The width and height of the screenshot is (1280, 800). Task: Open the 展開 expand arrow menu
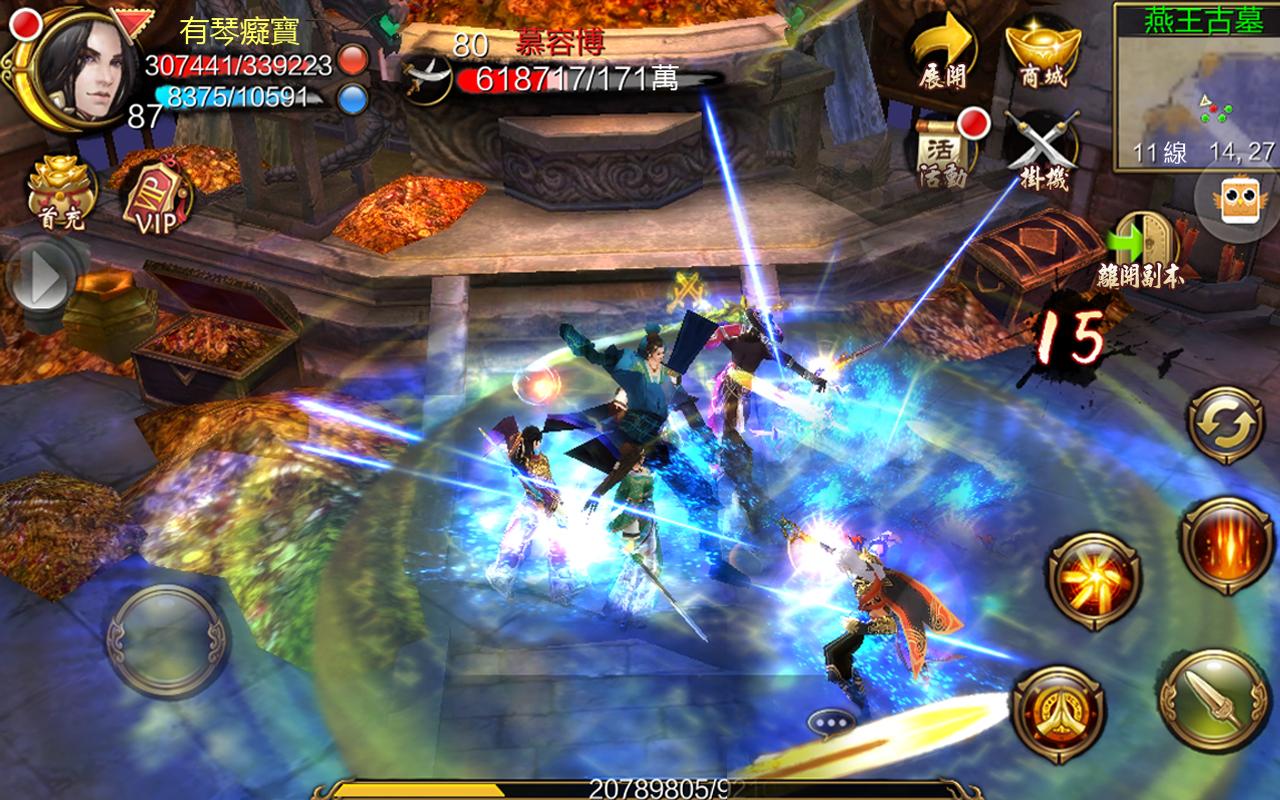coord(942,50)
